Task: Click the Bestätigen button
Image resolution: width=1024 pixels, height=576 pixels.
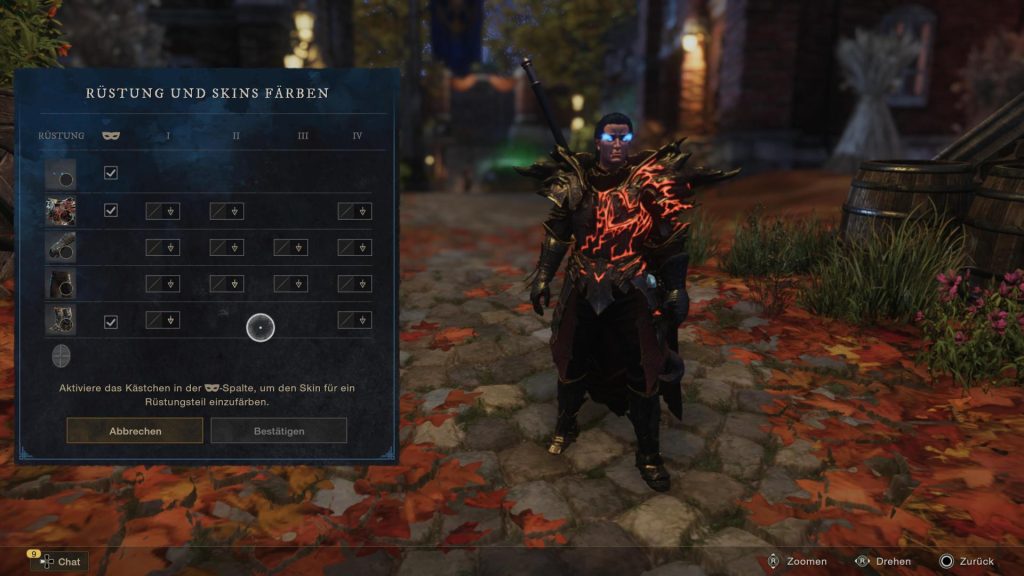Action: [278, 431]
